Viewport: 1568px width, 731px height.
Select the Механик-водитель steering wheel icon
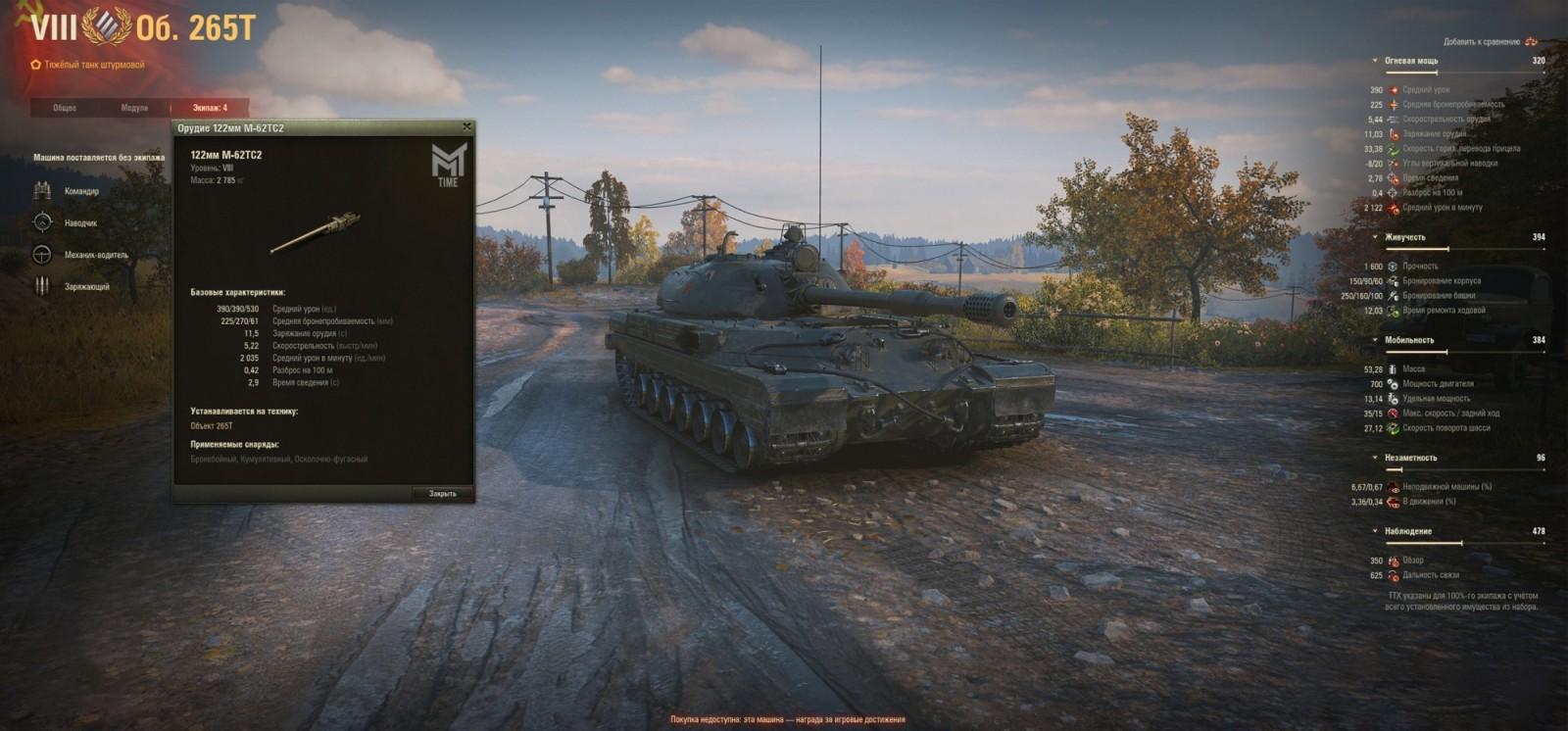click(x=42, y=253)
